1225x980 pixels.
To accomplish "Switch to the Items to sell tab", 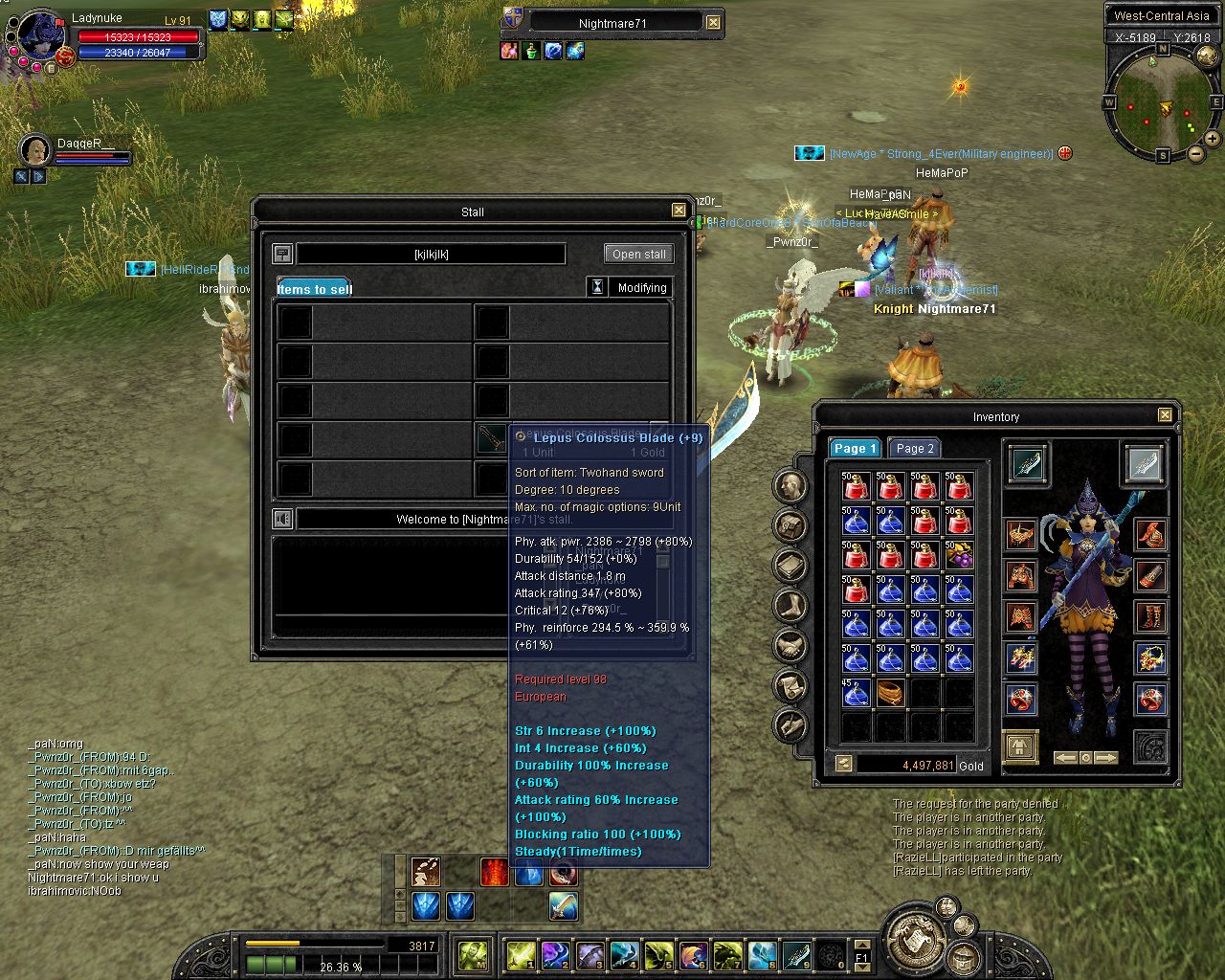I will pos(315,288).
